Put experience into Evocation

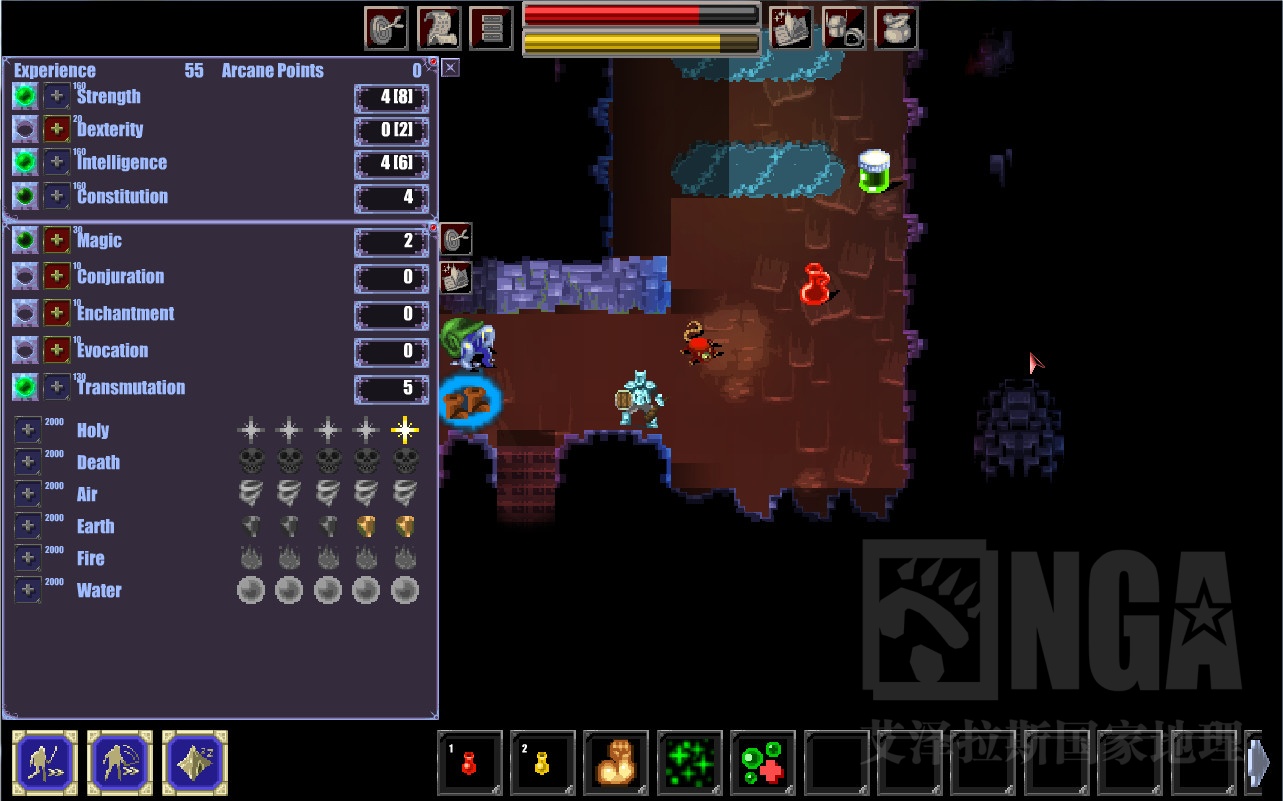[x=57, y=350]
